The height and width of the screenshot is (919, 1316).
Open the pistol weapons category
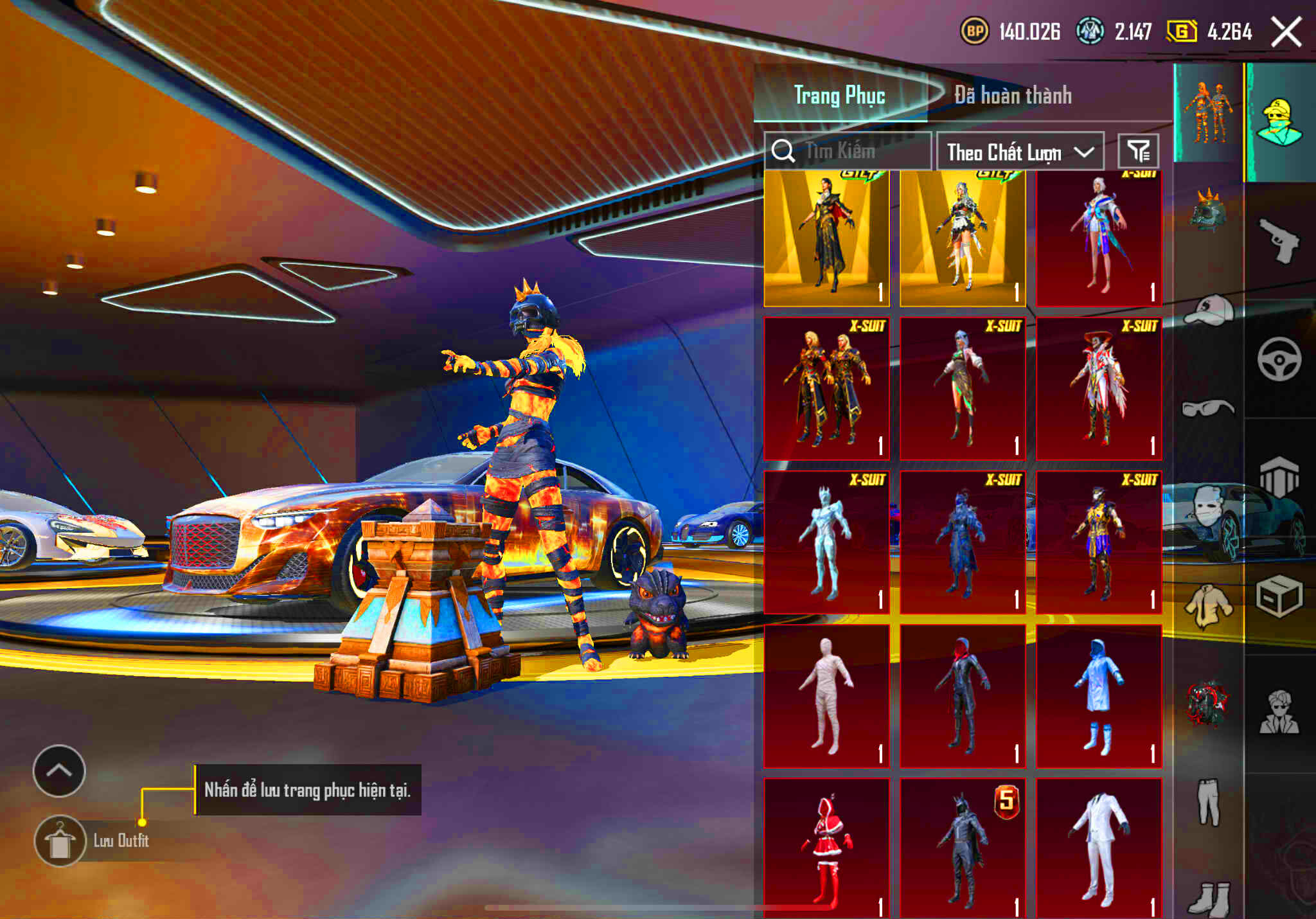tap(1279, 240)
